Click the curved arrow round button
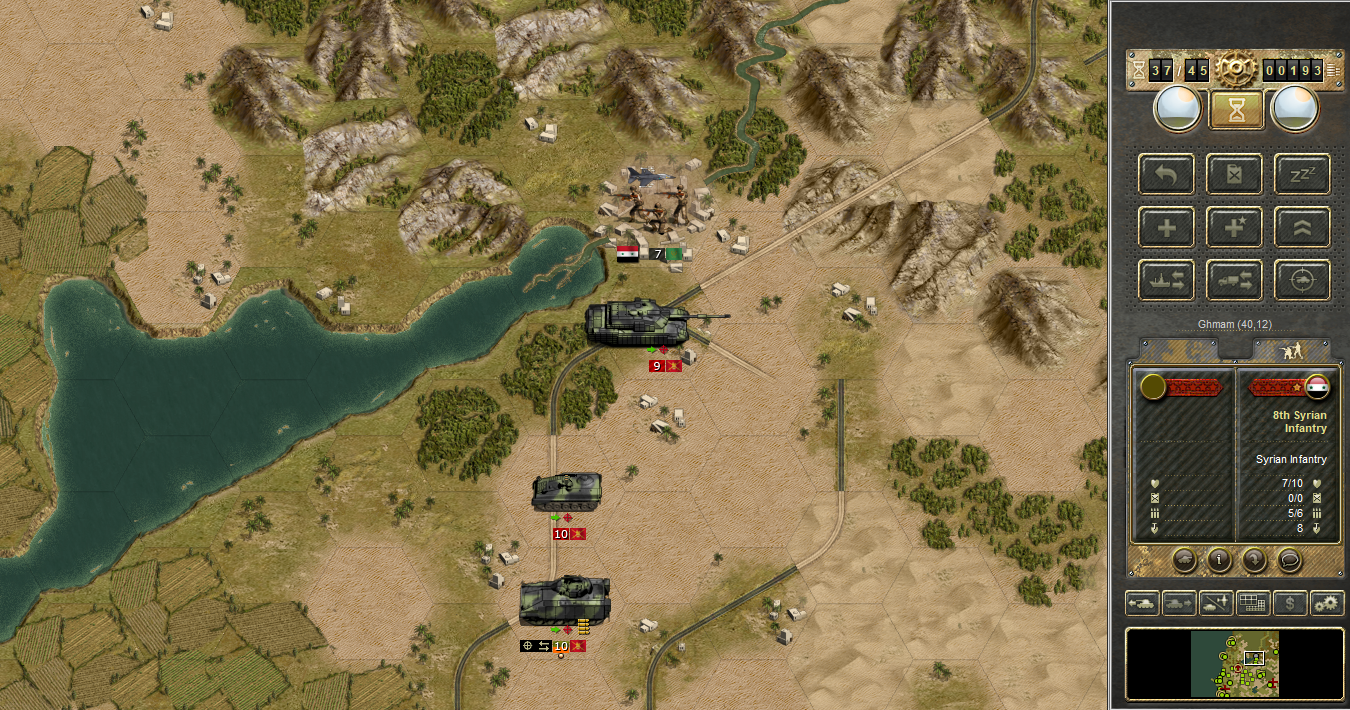This screenshot has height=710, width=1350. (1254, 560)
